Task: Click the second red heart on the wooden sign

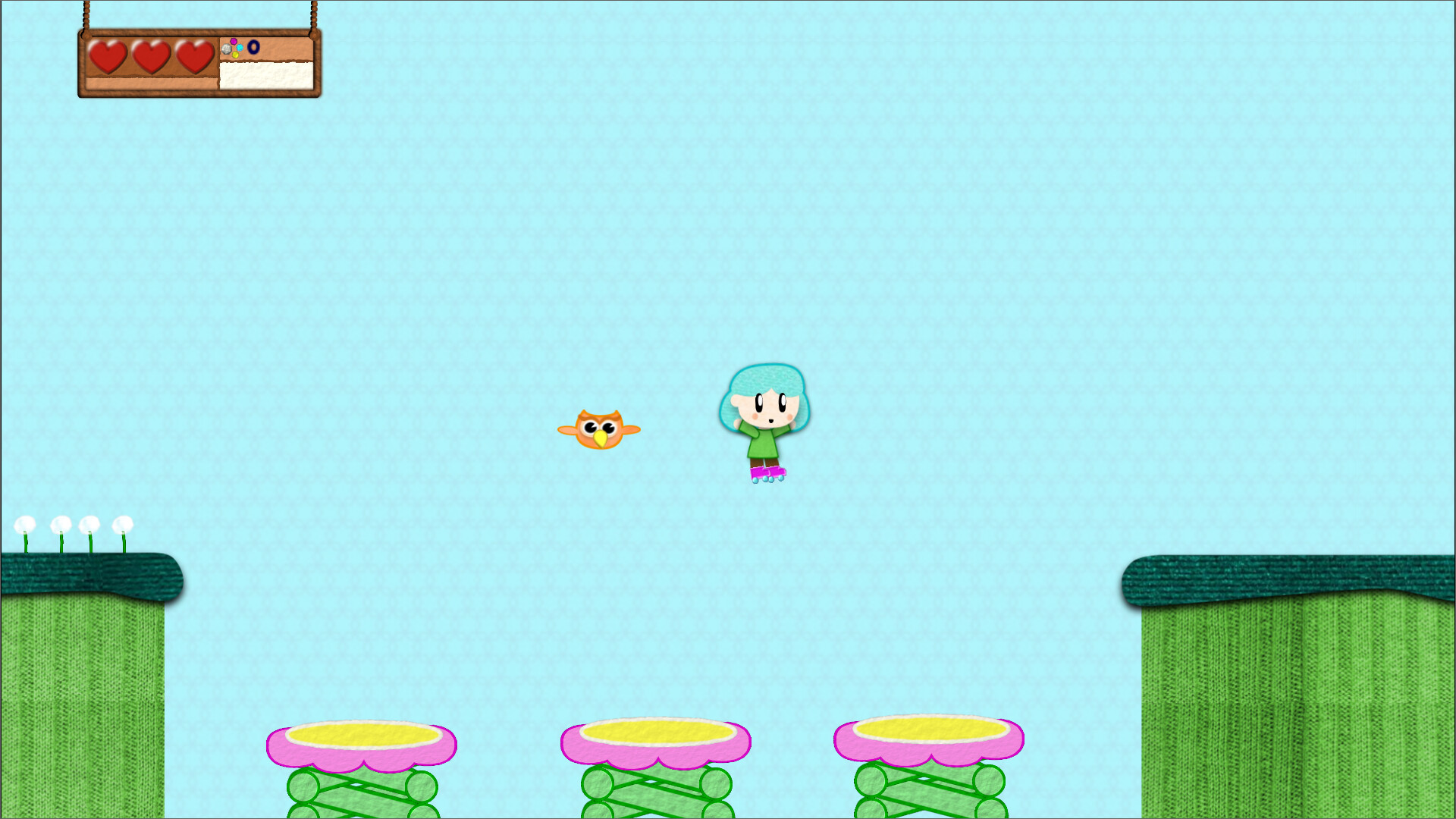Action: pyautogui.click(x=151, y=55)
